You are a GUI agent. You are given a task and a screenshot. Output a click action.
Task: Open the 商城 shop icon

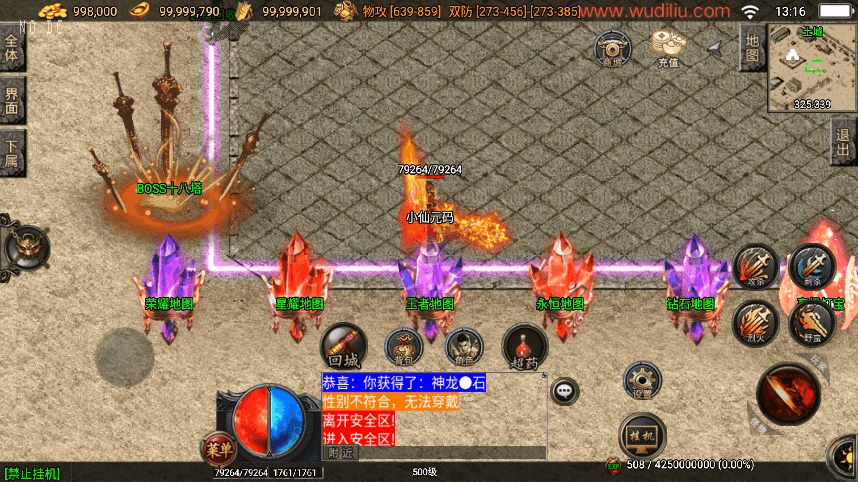[613, 48]
